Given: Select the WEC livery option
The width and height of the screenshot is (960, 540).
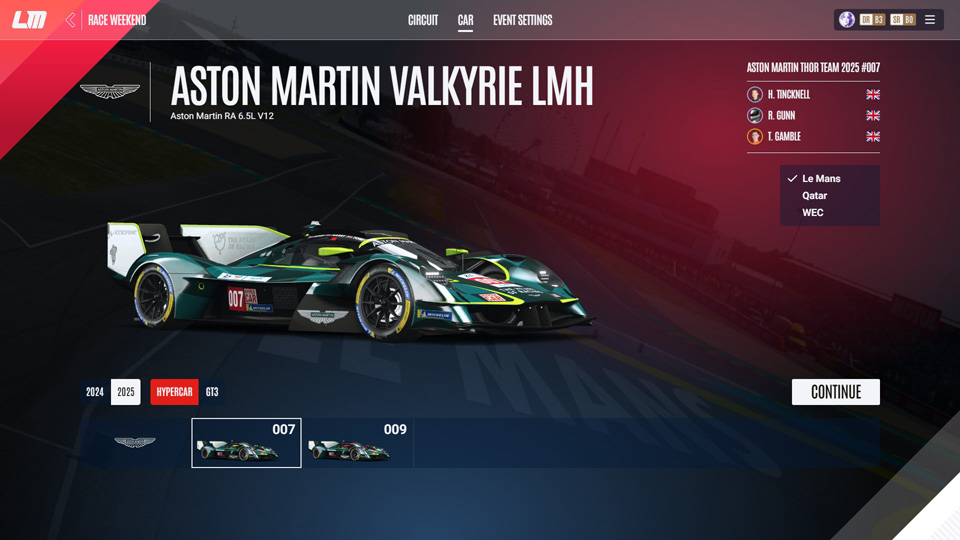Looking at the screenshot, I should tap(813, 213).
